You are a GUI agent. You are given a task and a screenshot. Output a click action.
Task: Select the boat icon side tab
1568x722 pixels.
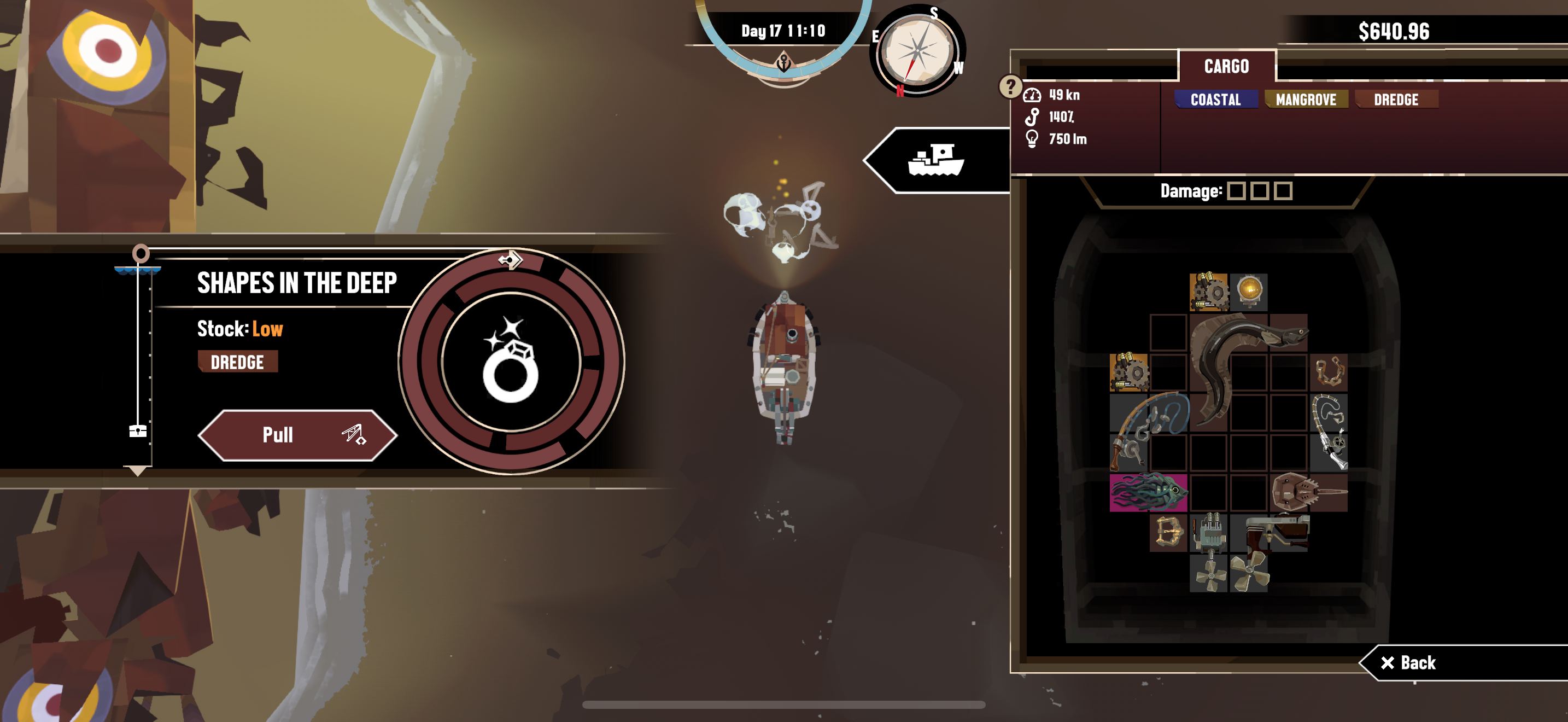[935, 160]
